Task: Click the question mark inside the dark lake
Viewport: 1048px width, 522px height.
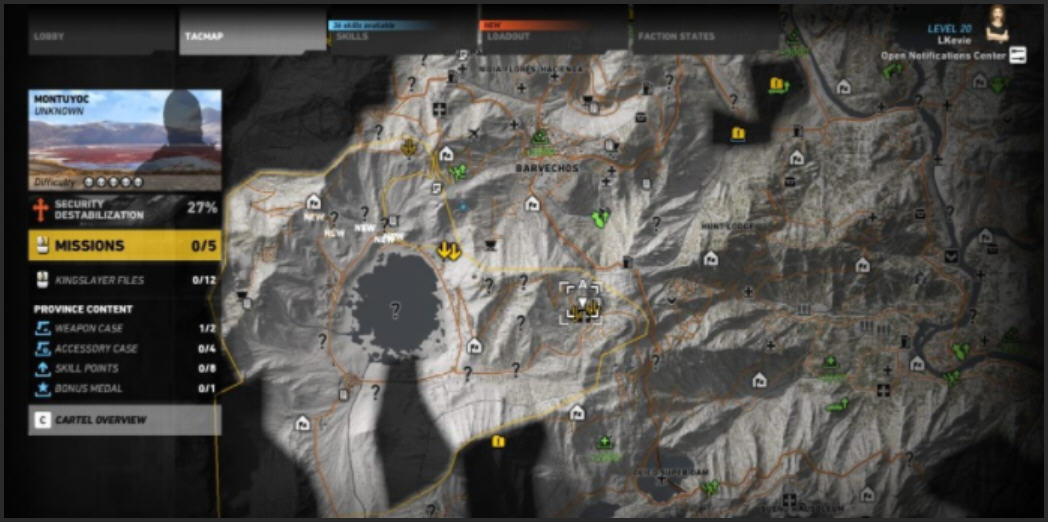Action: [x=395, y=311]
